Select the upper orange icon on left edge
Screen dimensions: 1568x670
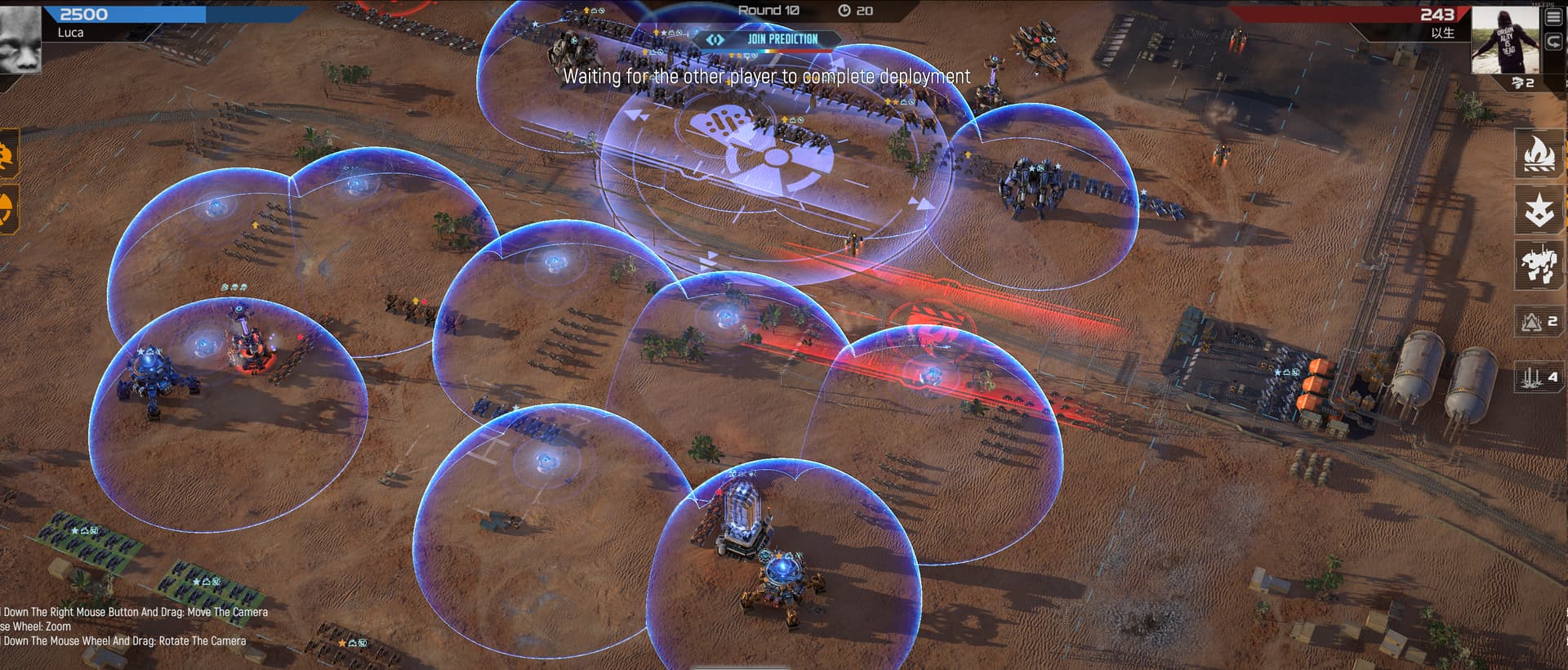pyautogui.click(x=7, y=154)
